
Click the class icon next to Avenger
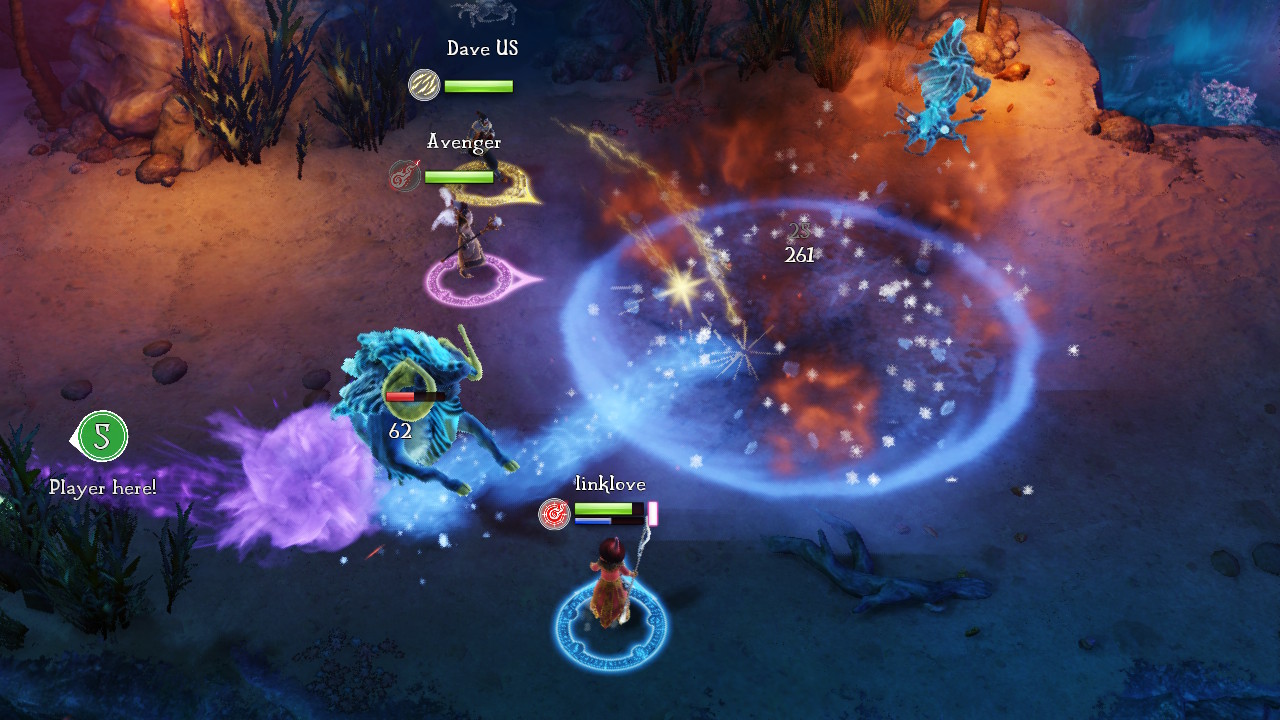tap(405, 176)
